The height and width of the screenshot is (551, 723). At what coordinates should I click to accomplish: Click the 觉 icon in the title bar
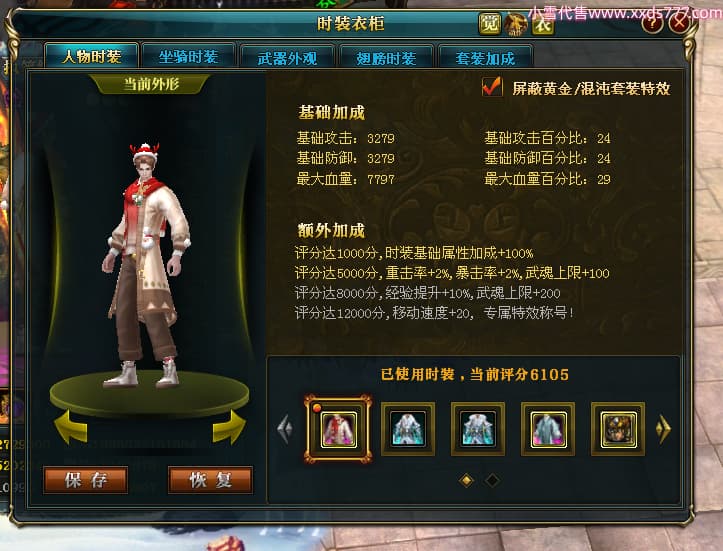(488, 23)
